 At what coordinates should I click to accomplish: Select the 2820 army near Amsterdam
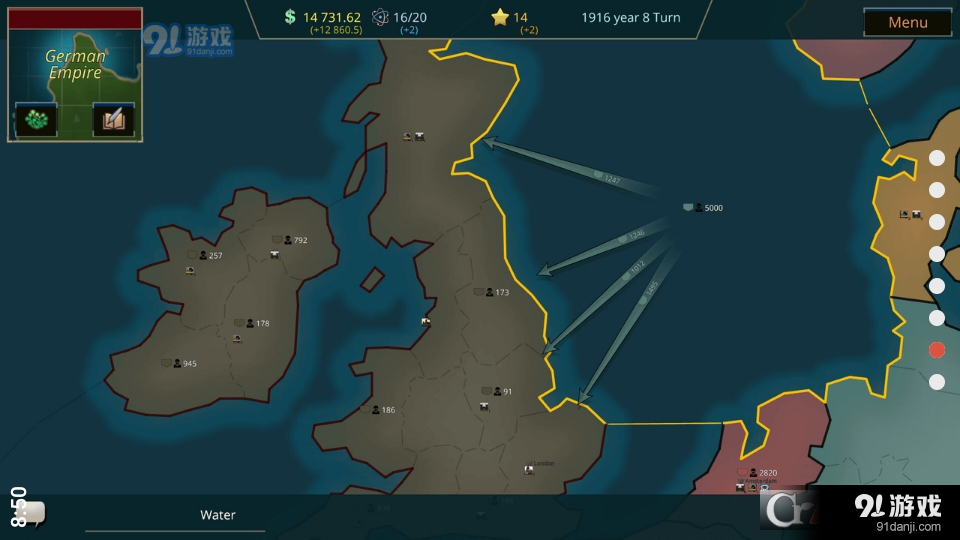759,473
